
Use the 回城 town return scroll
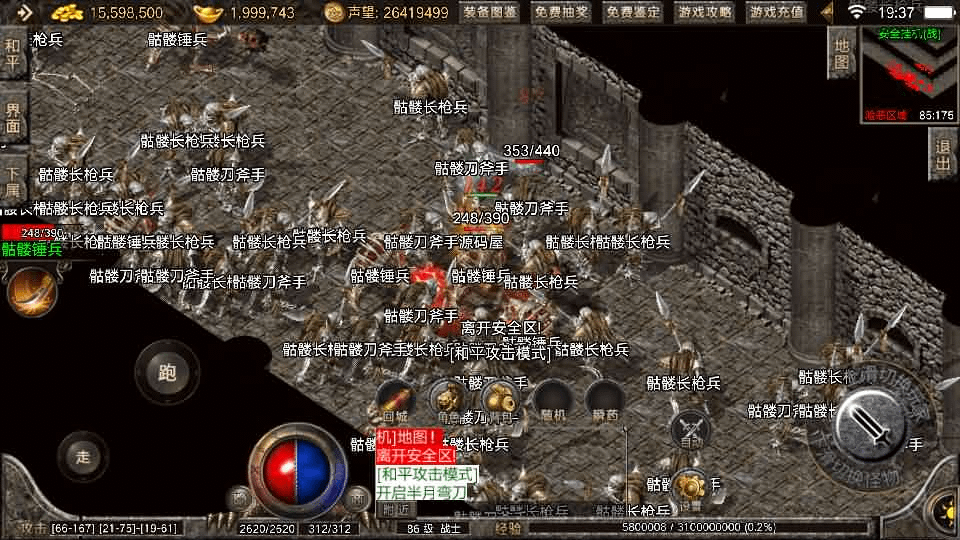pyautogui.click(x=395, y=399)
